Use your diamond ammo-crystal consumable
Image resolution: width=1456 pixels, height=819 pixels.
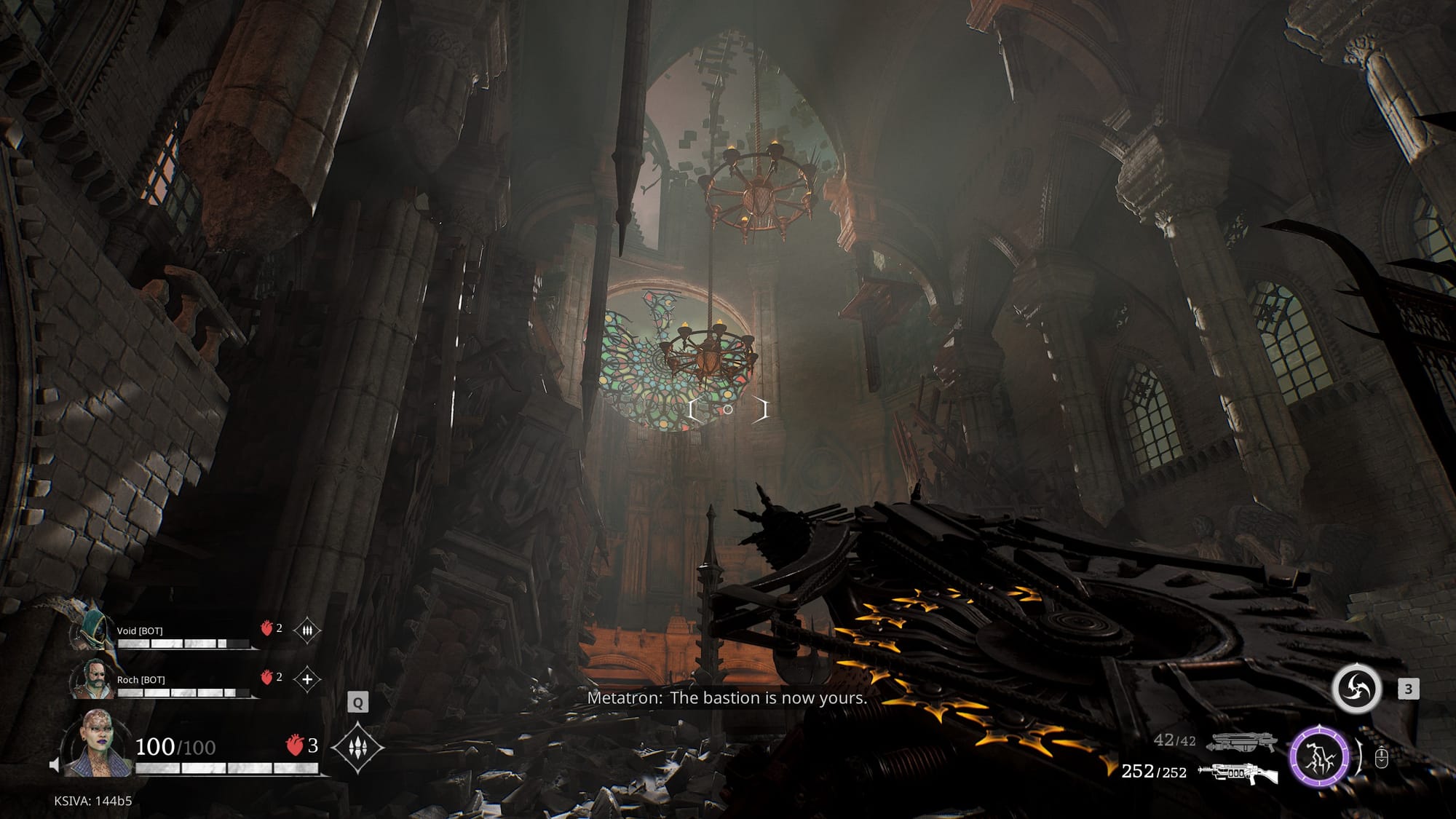coord(357,748)
